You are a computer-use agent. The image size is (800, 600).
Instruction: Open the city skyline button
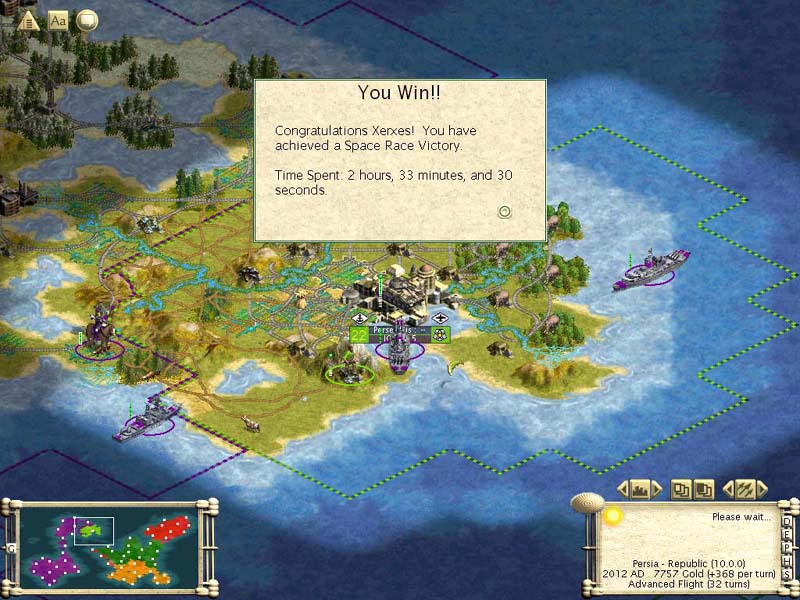click(x=639, y=489)
